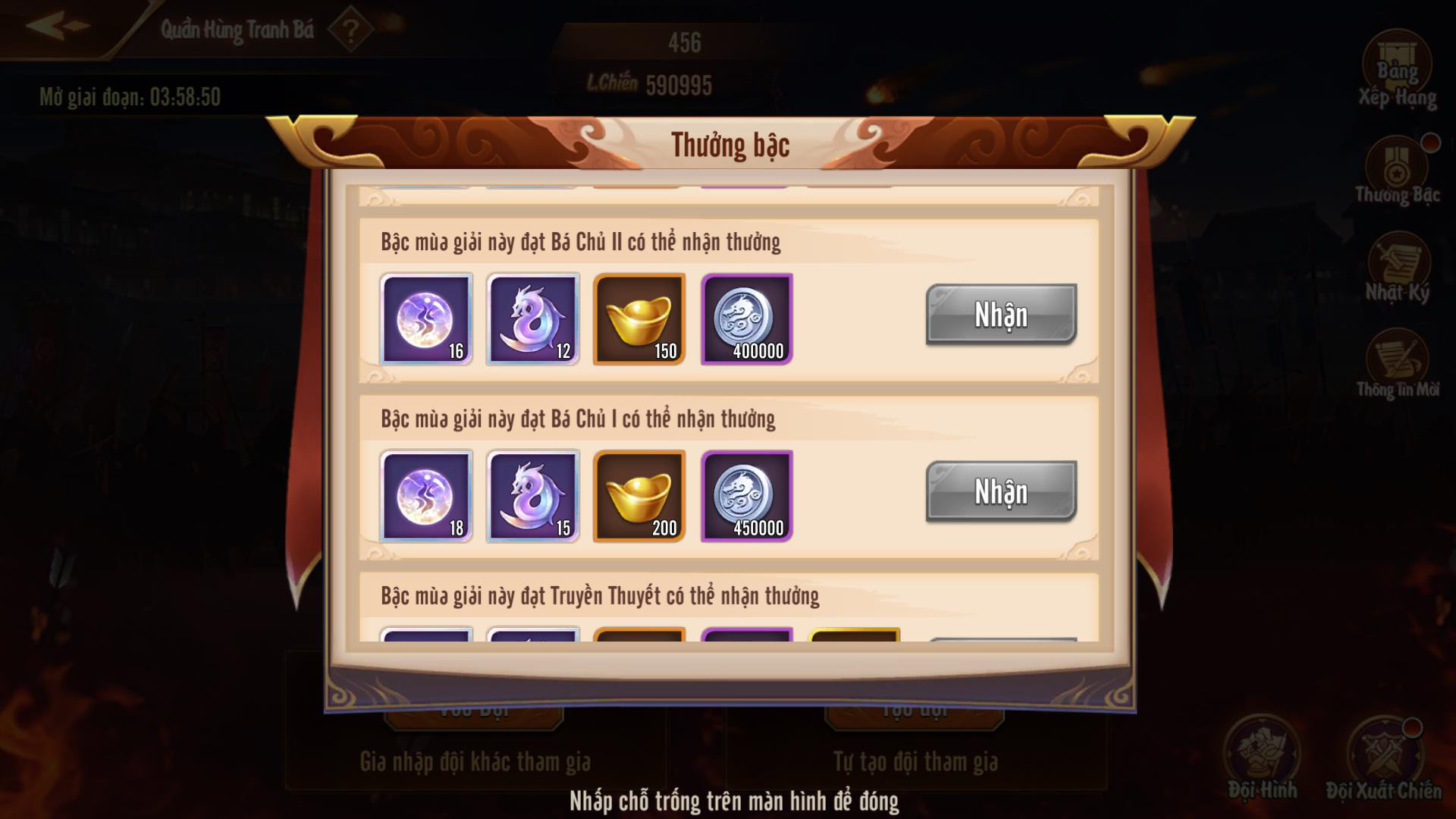This screenshot has width=1456, height=819.
Task: Click the Truyền Thuyết tier header row
Action: coord(599,598)
